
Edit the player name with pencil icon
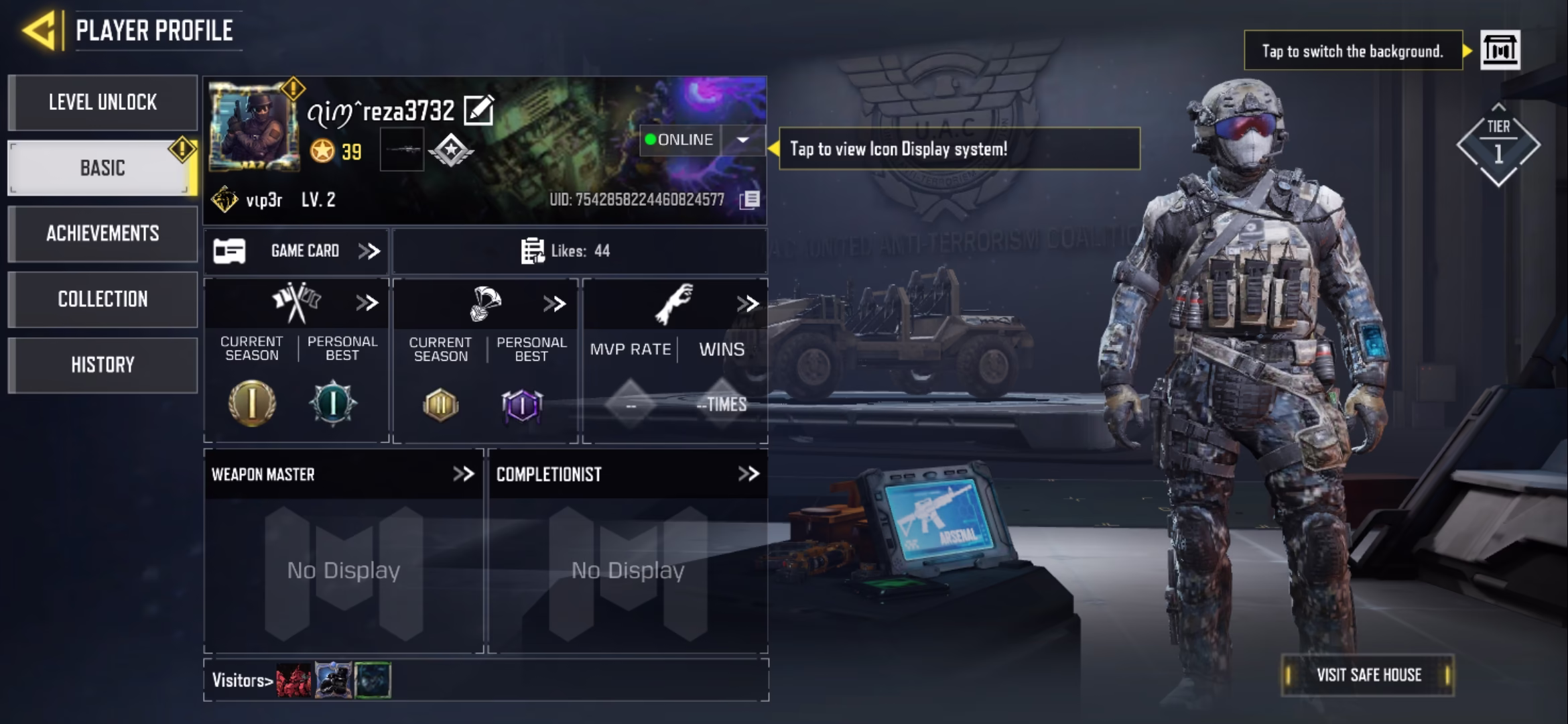pos(479,111)
